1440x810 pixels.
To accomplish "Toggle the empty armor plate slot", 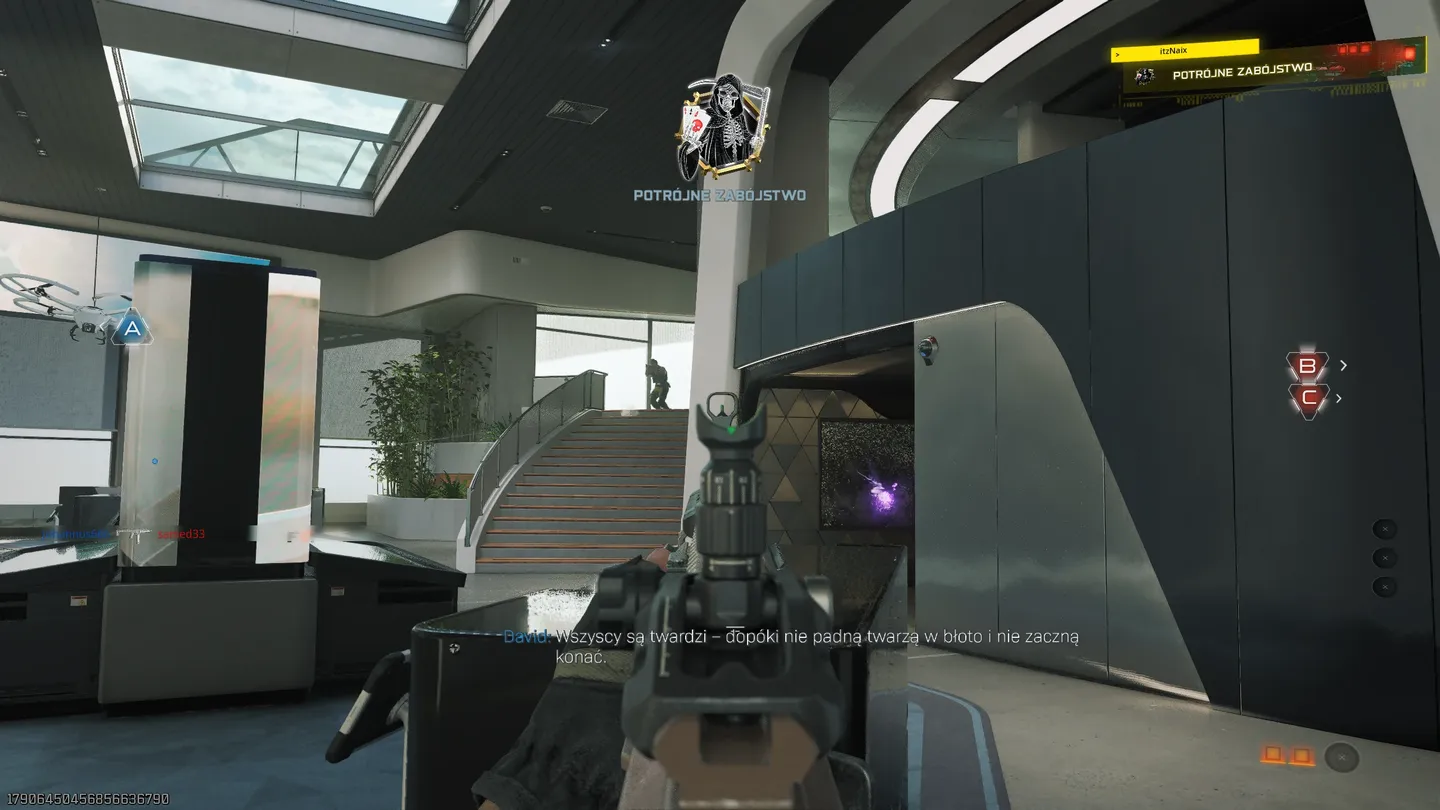I will click(x=1342, y=757).
